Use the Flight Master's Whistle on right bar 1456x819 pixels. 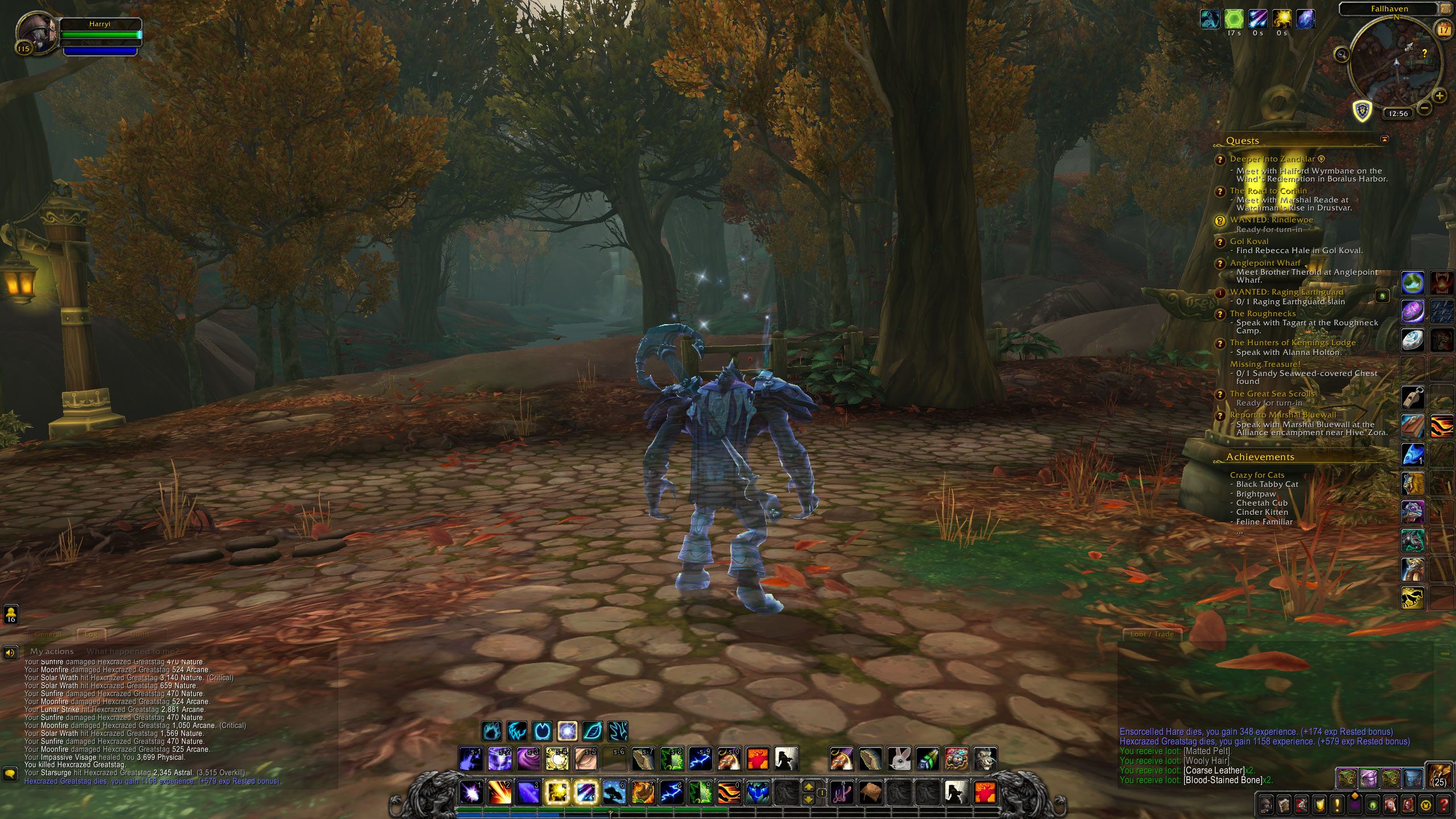(1412, 398)
